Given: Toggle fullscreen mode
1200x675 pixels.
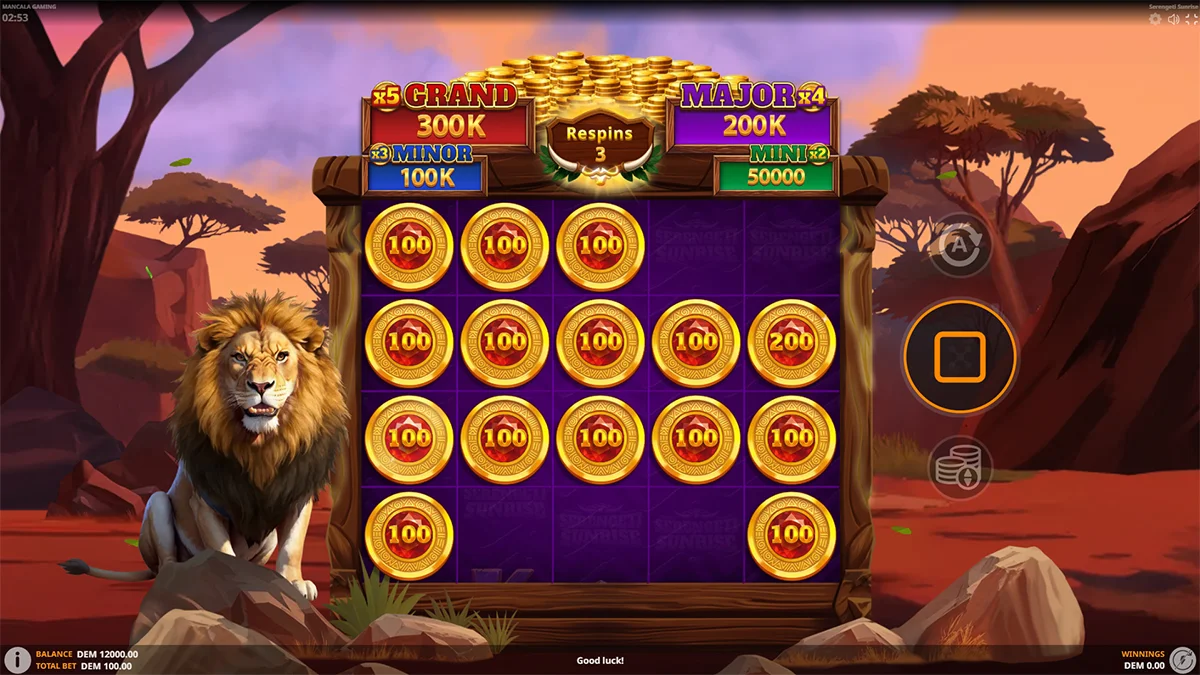Looking at the screenshot, I should tap(1190, 20).
